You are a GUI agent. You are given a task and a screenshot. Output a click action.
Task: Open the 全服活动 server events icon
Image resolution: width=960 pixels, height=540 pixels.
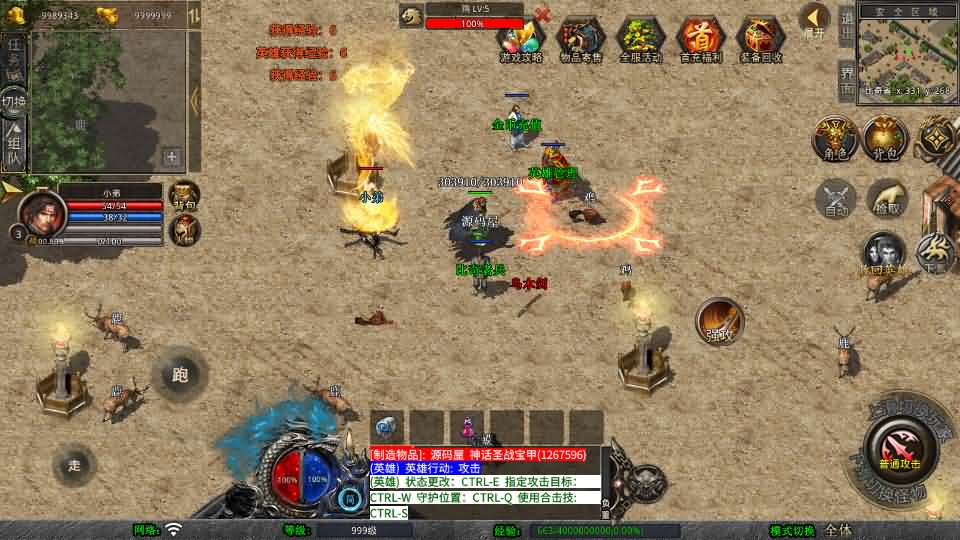tap(640, 40)
